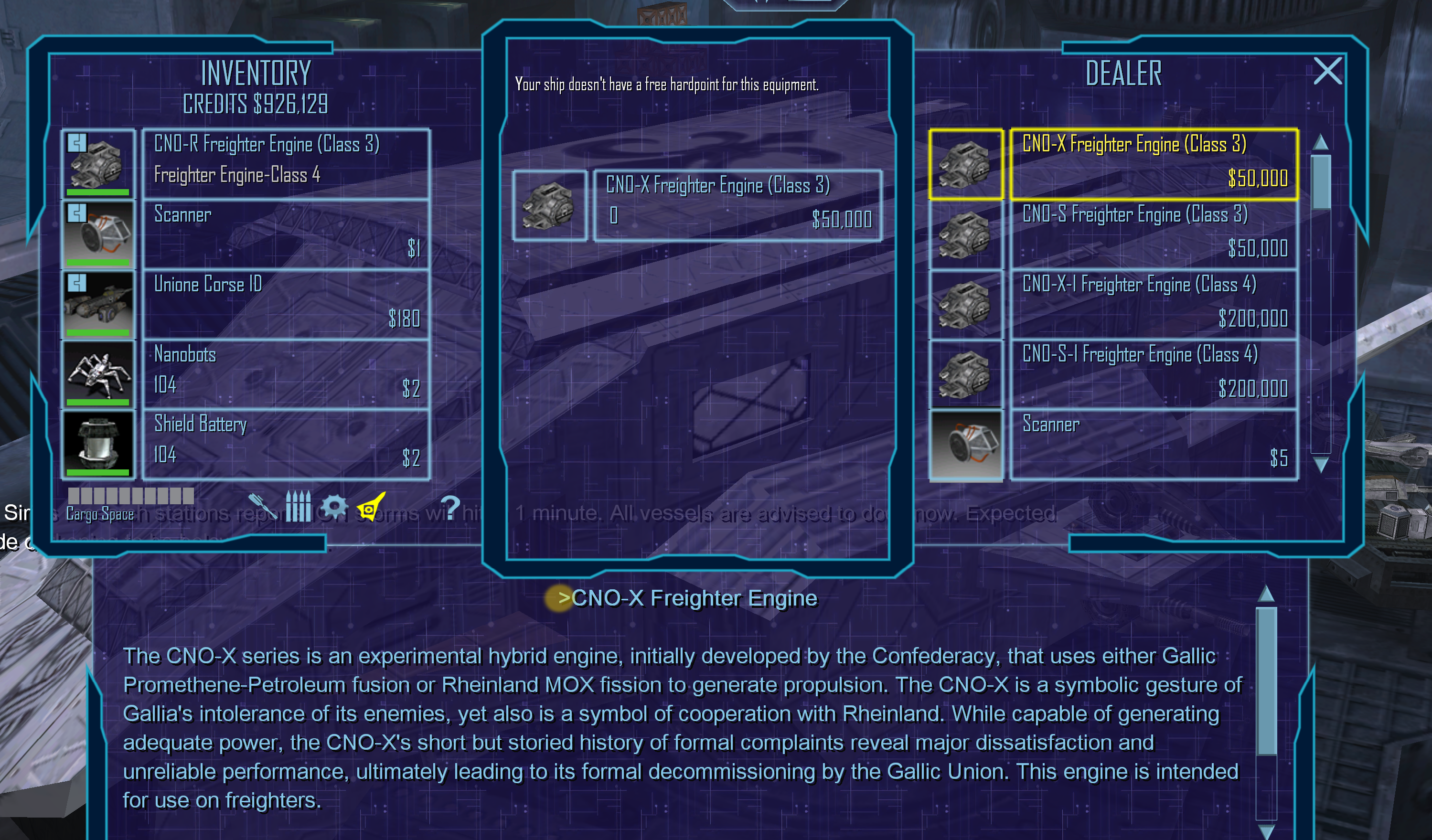The height and width of the screenshot is (840, 1432).
Task: Click the dealer list's up scroll arrow
Action: [x=1321, y=142]
